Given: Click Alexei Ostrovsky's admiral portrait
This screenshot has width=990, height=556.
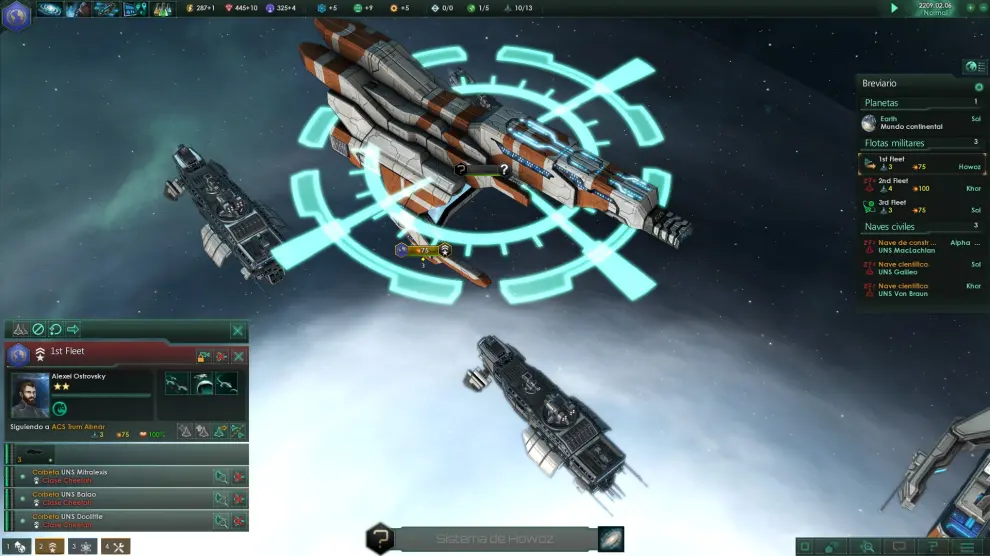Looking at the screenshot, I should tap(30, 395).
